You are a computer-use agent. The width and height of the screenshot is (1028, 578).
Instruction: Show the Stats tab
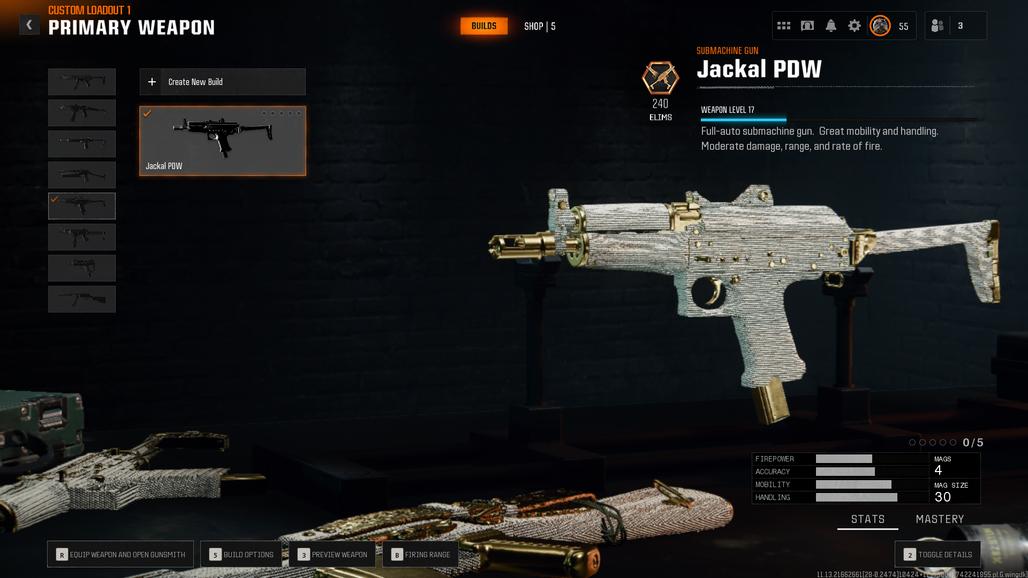868,519
